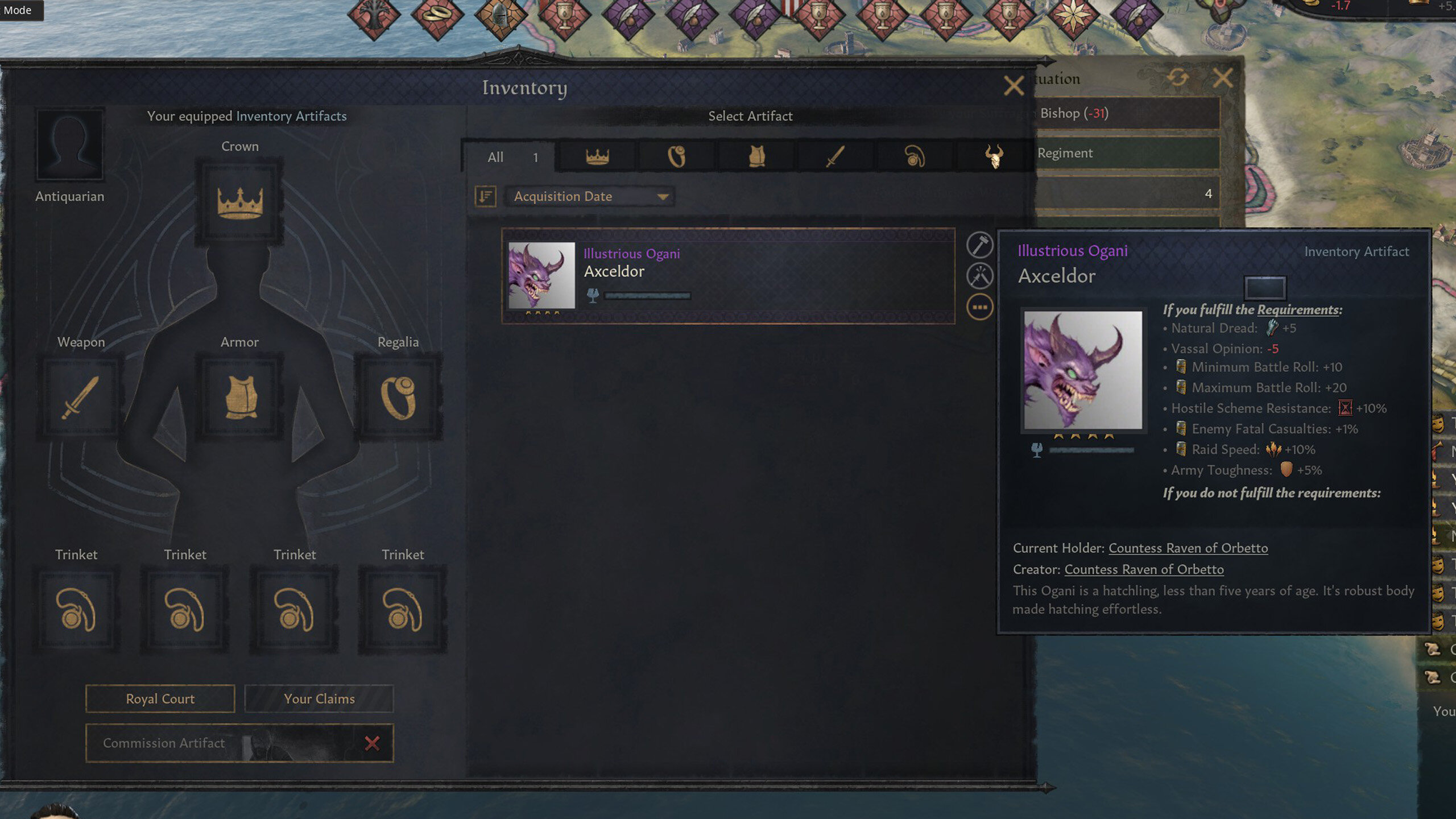This screenshot has width=1456, height=819.
Task: Open the regalia ring filter
Action: [x=677, y=158]
